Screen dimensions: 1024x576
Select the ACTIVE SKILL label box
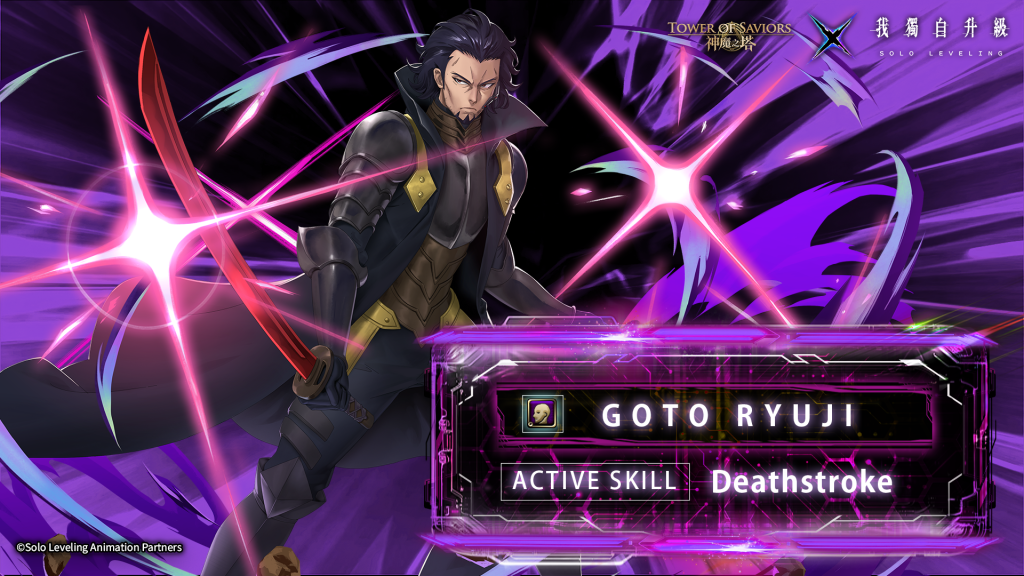click(595, 481)
